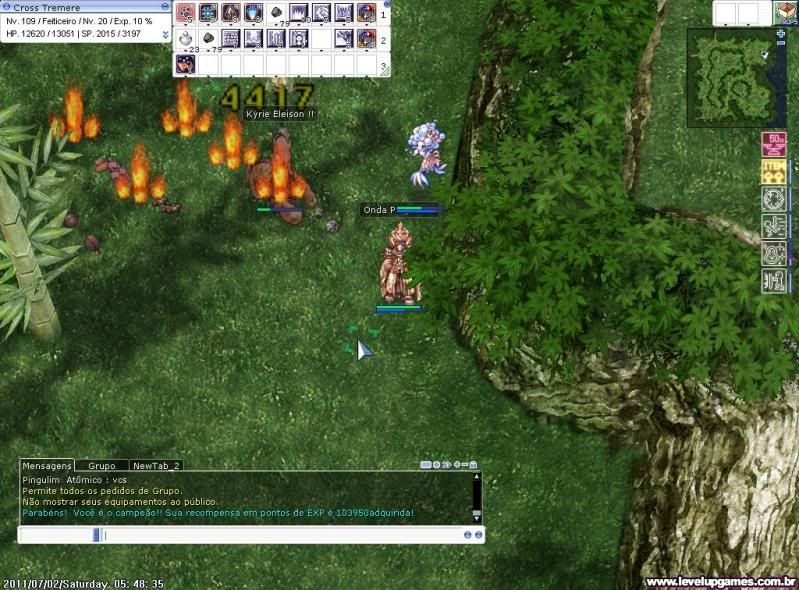Click the orange ITEM buff icon
Screen dimensions: 799x590
tap(773, 171)
